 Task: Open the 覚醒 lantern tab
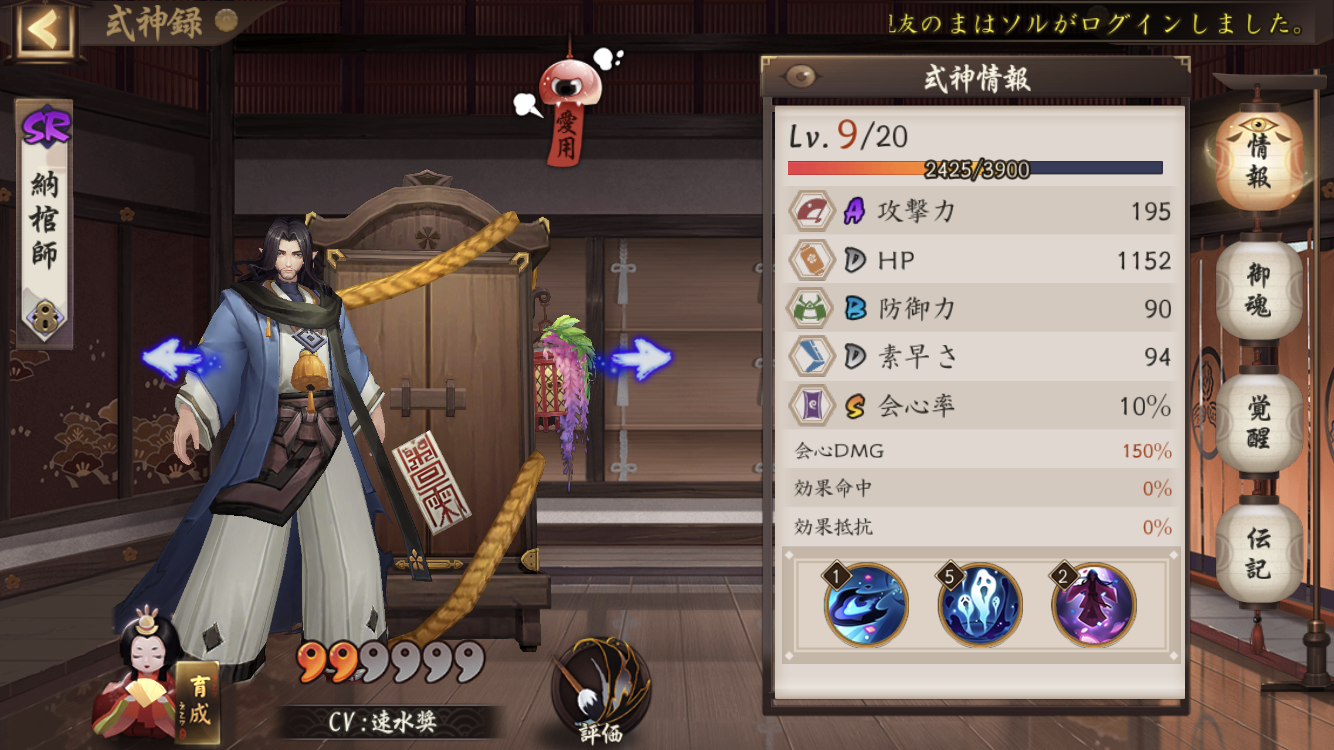(1259, 423)
